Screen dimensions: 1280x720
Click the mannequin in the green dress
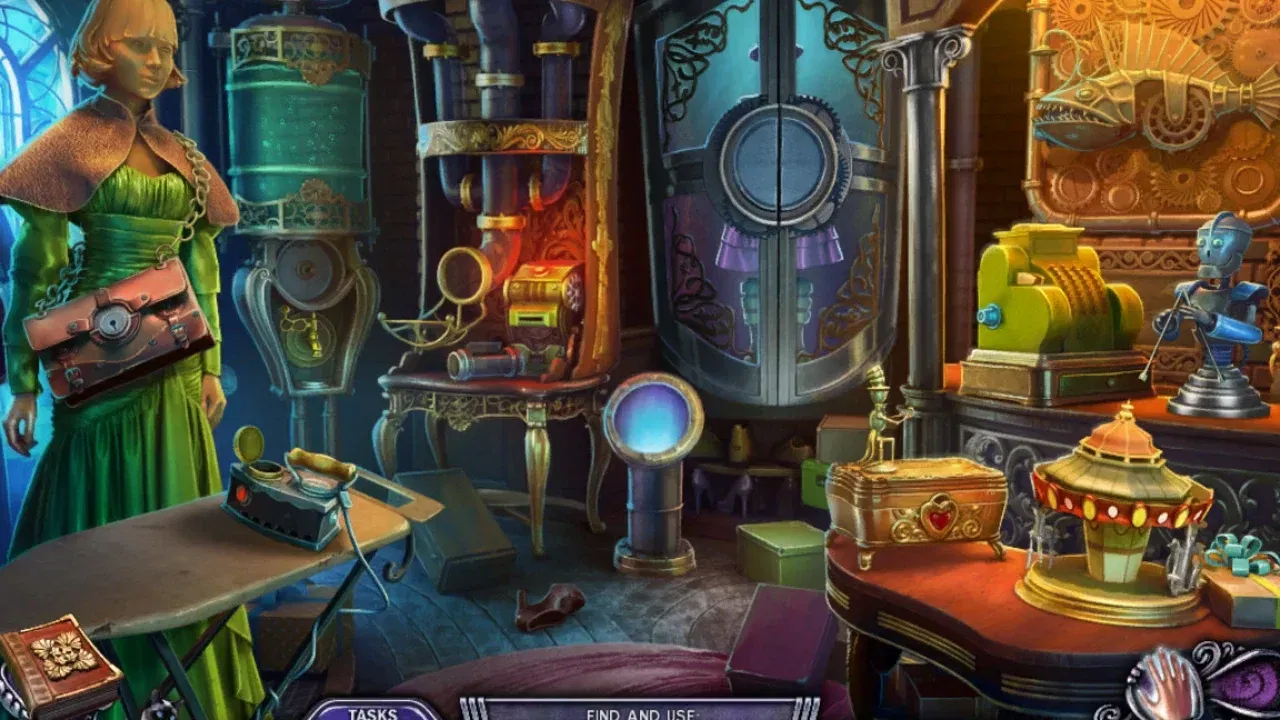point(120,200)
